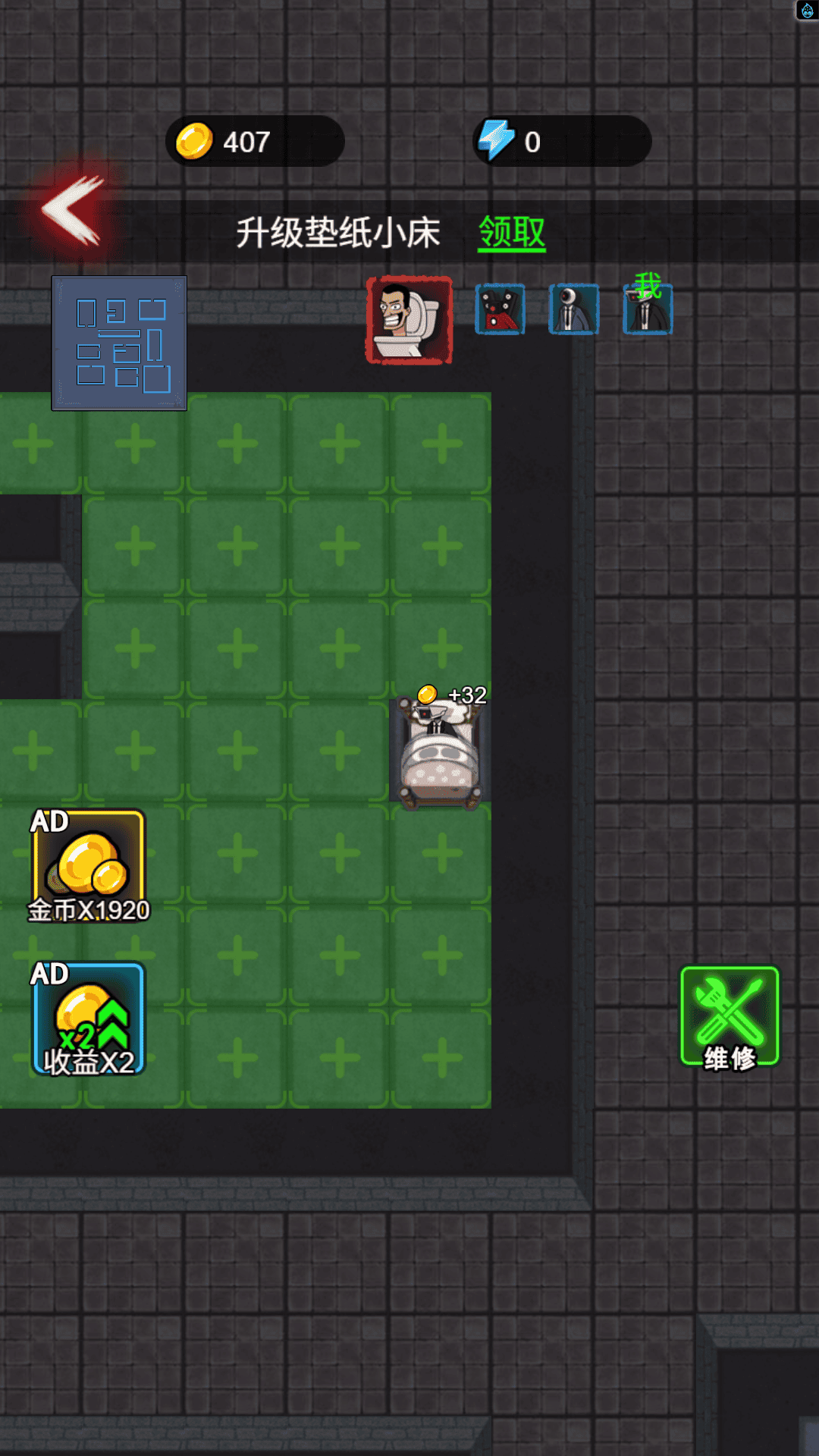Click the small blue icon in top corner
819x1456 pixels.
pos(807,10)
